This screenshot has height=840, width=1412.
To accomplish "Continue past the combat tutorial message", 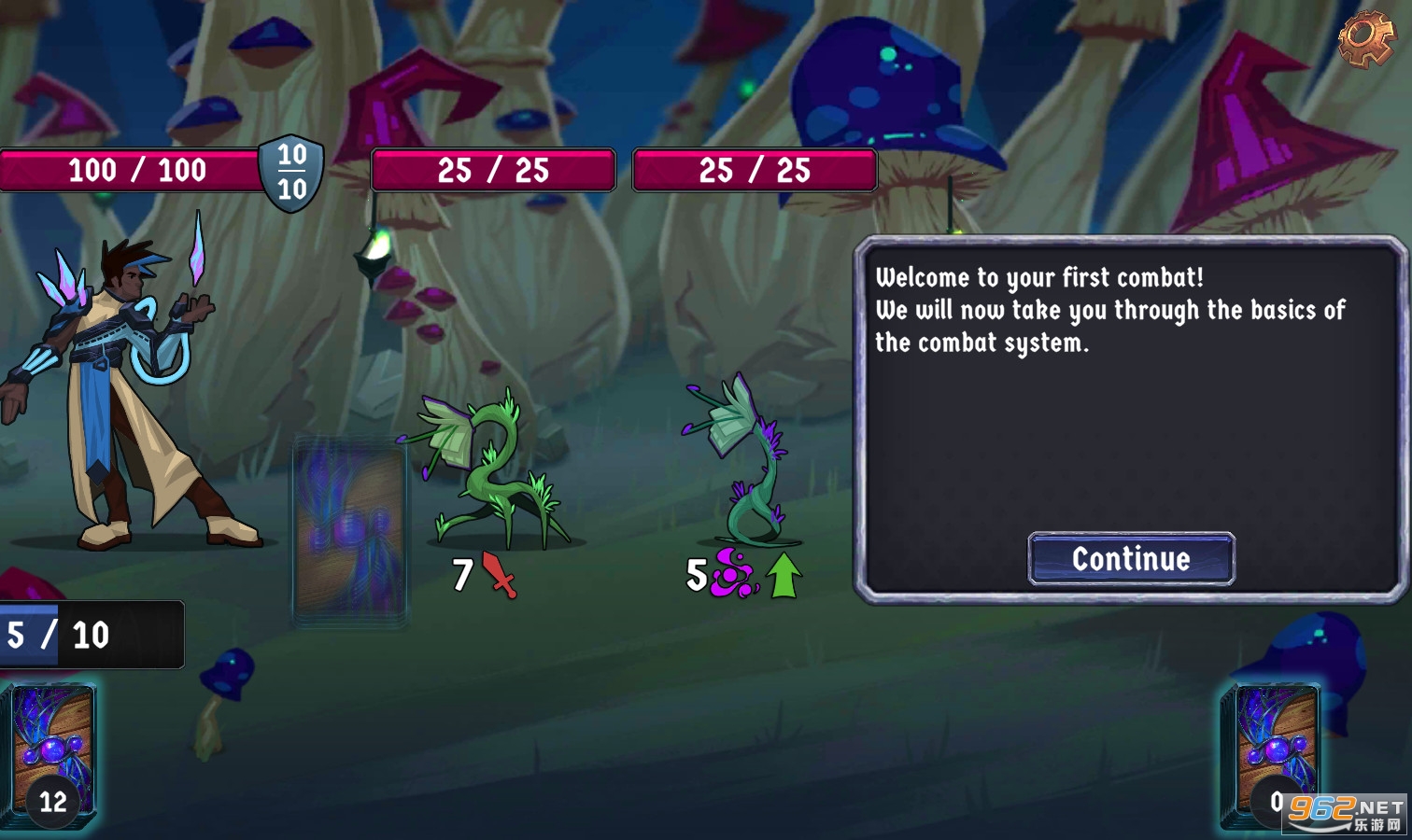I will [x=1131, y=559].
